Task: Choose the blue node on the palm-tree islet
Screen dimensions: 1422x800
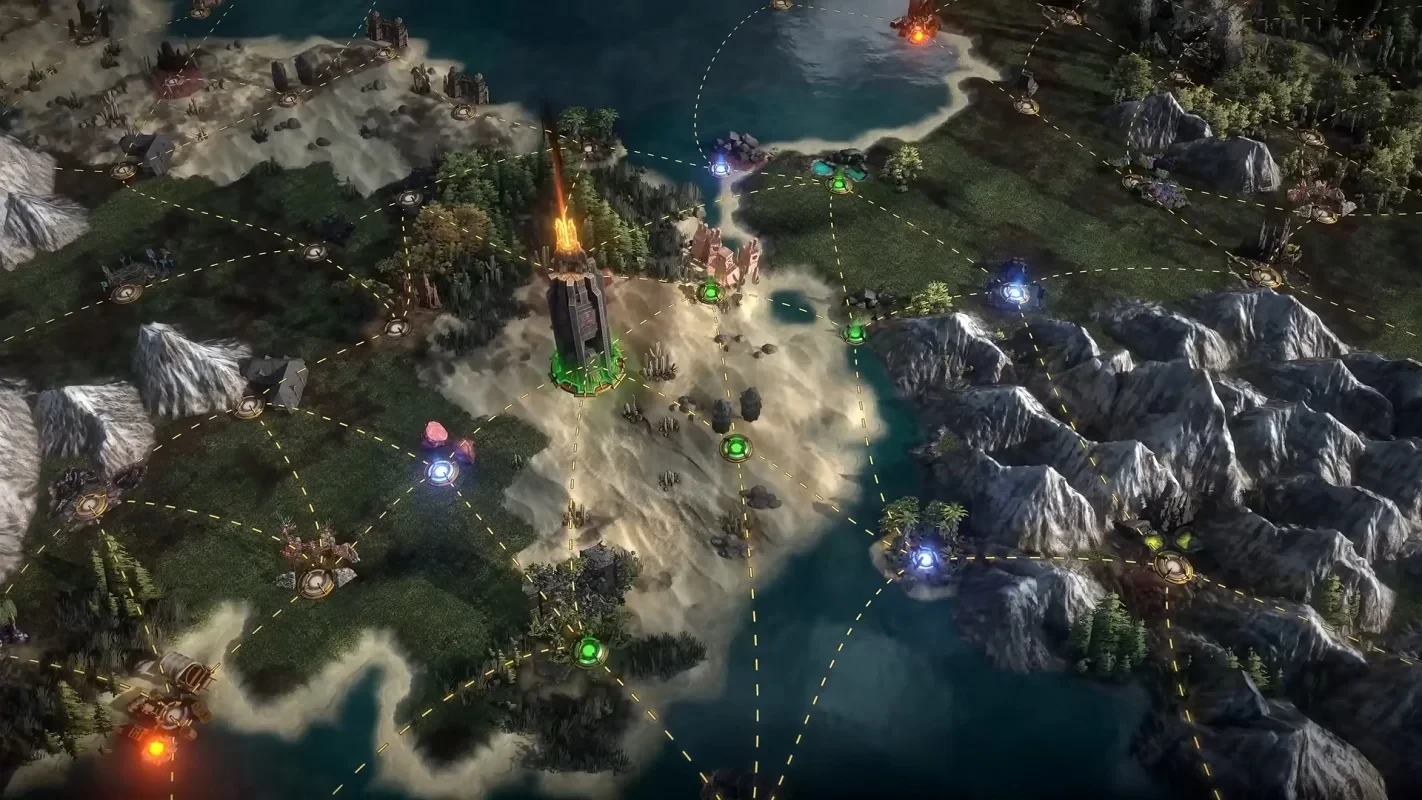Action: pyautogui.click(x=925, y=558)
